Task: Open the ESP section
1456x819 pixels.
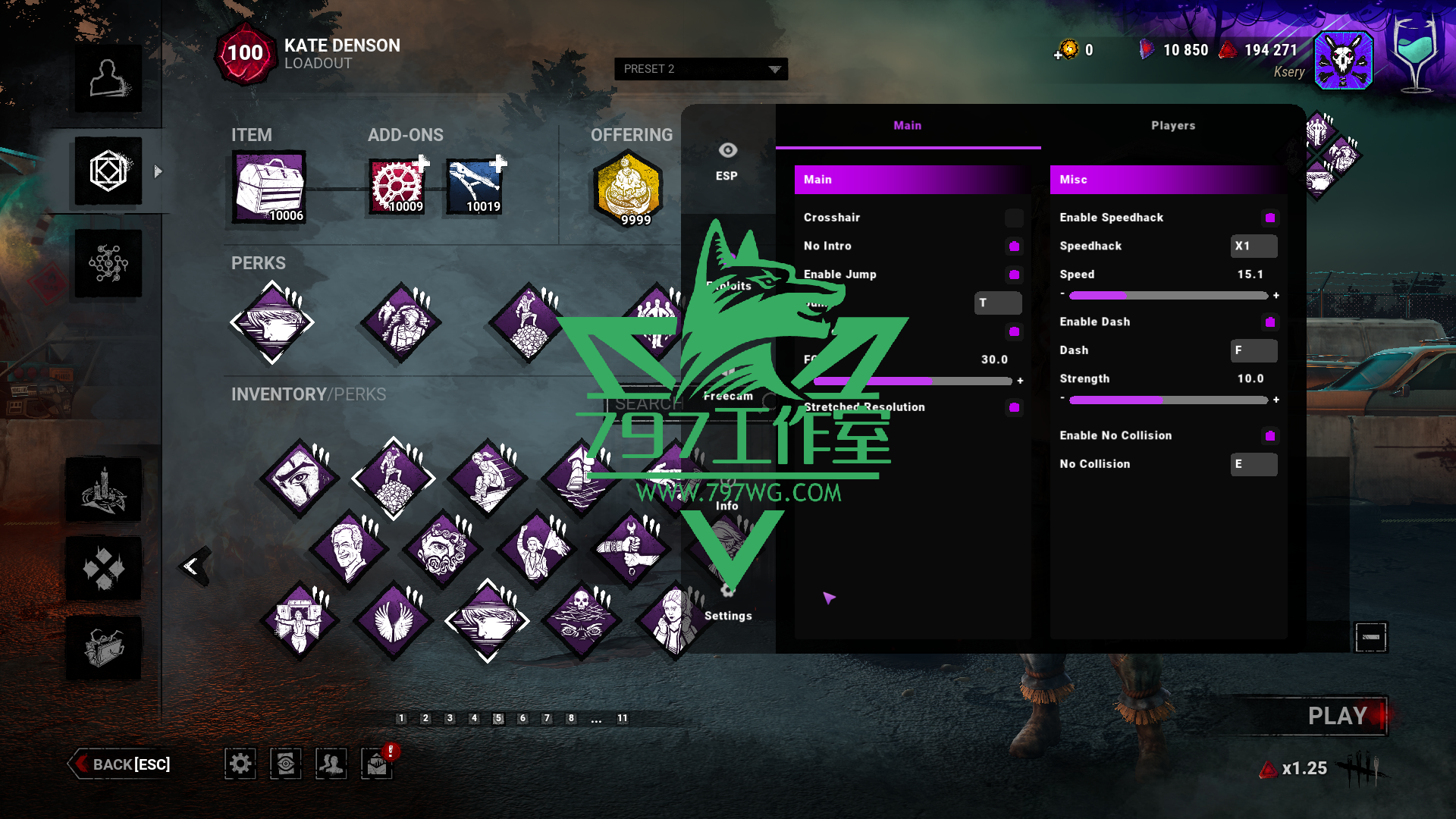Action: coord(727,162)
